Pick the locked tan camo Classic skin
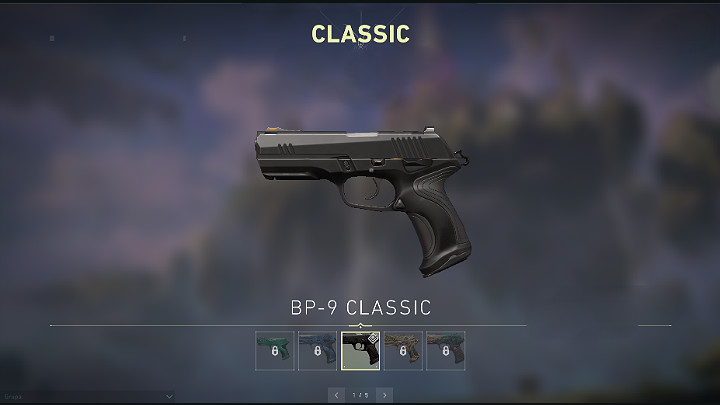The height and width of the screenshot is (405, 720). tap(403, 351)
